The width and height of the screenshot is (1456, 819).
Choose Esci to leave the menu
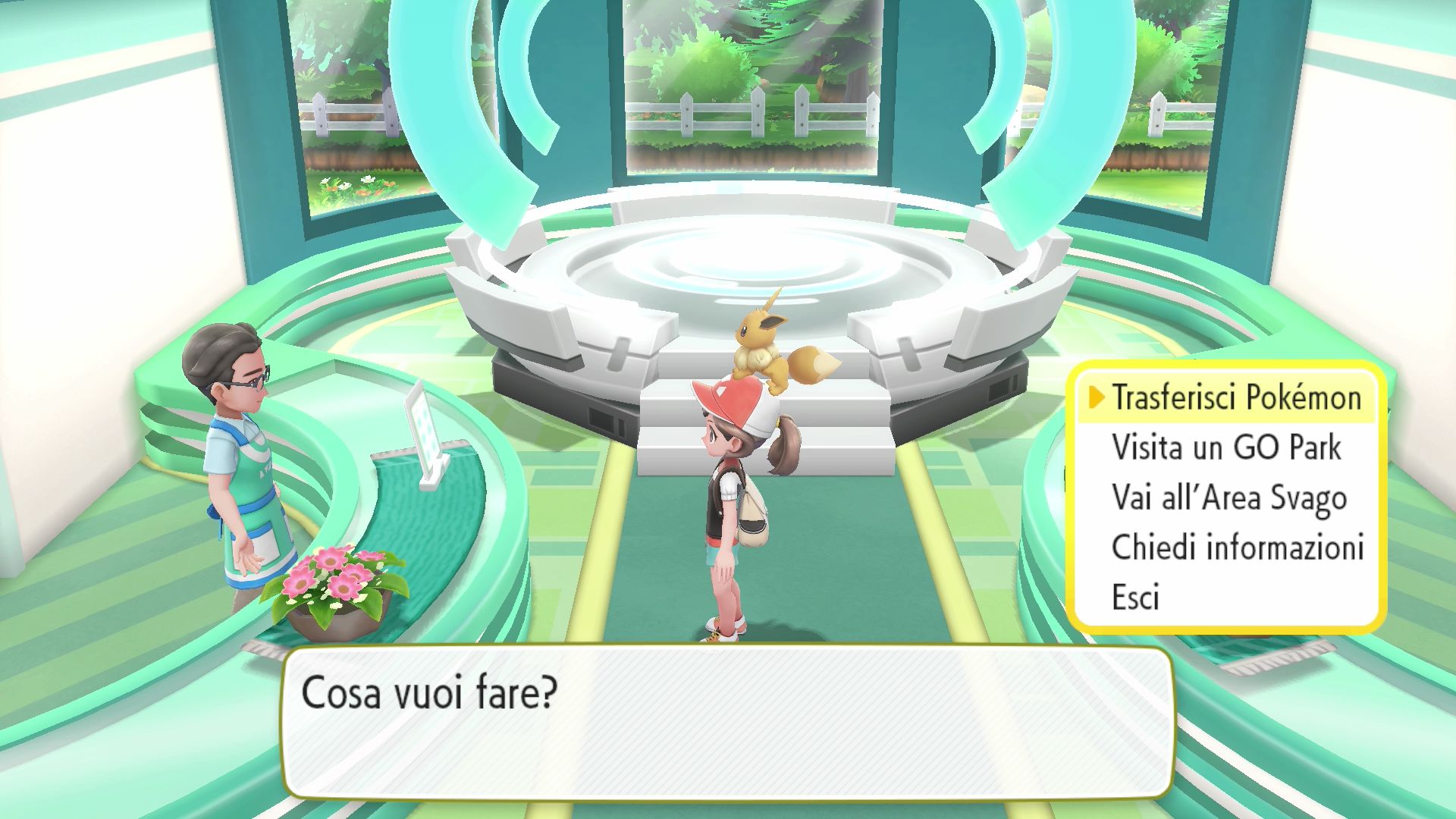[x=1135, y=598]
